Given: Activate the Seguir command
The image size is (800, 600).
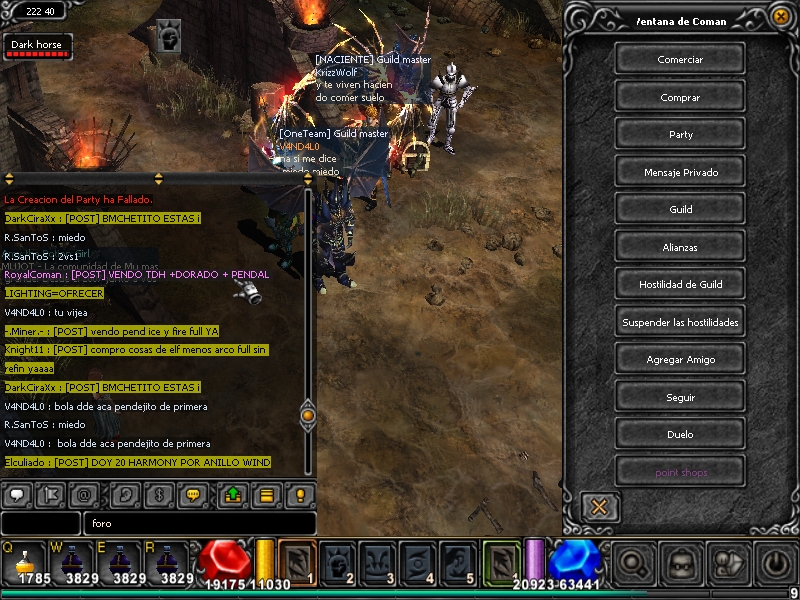Looking at the screenshot, I should coord(680,397).
